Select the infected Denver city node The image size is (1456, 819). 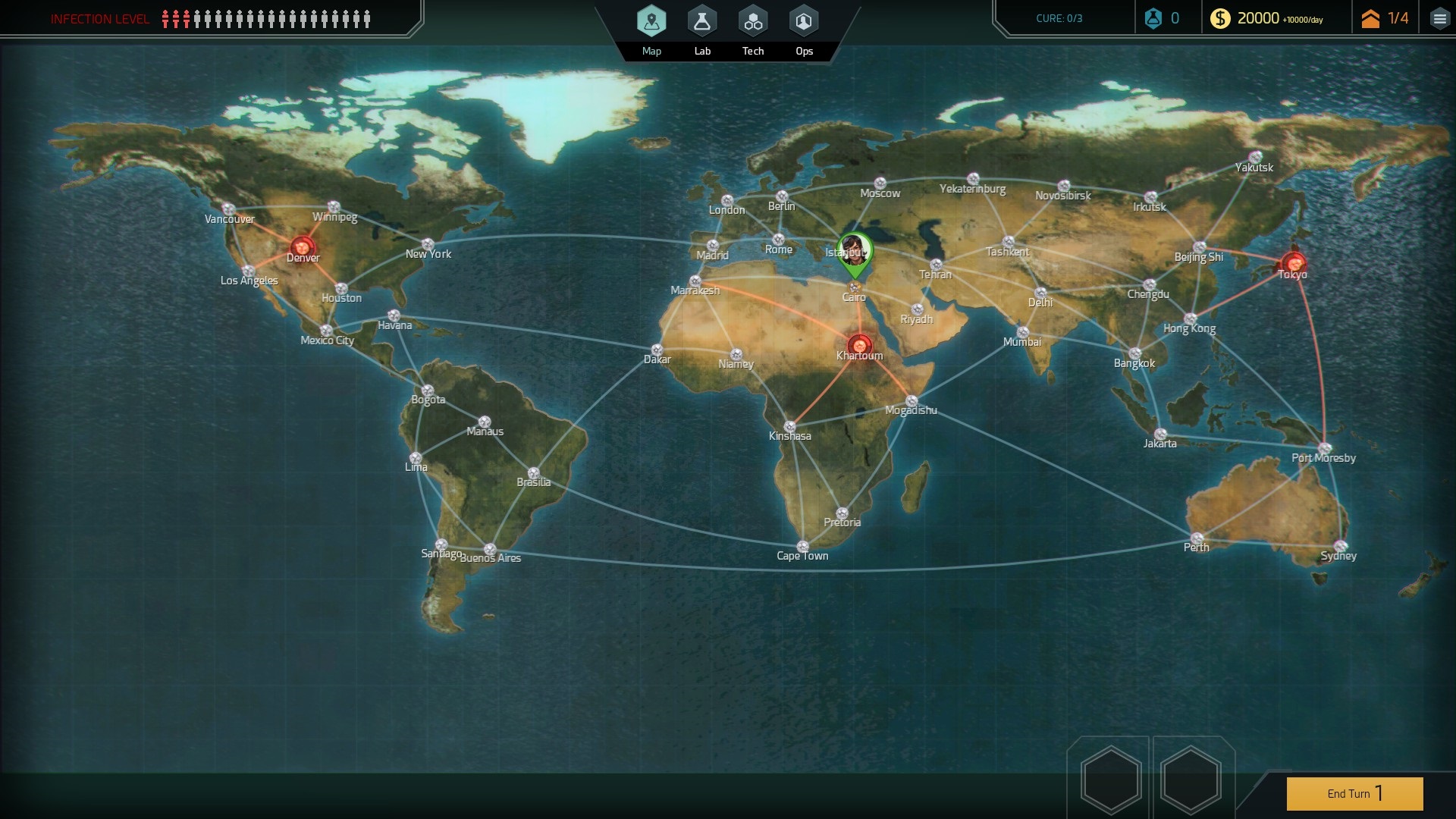(x=301, y=246)
